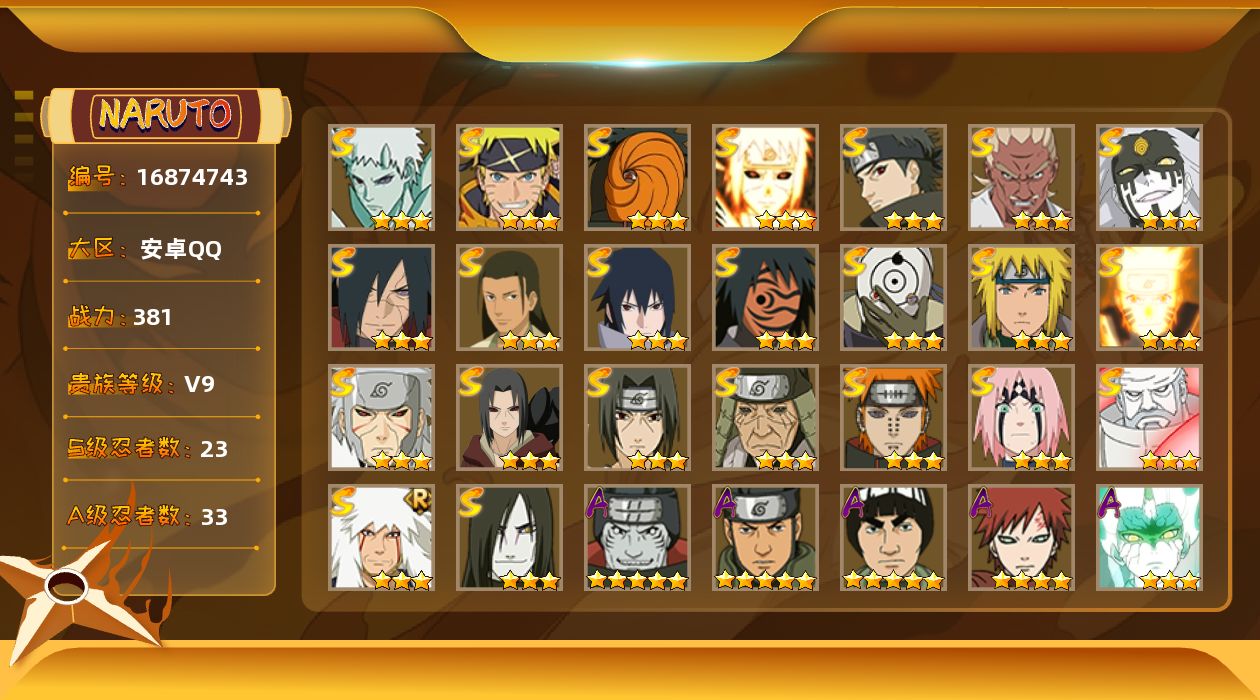This screenshot has height=700, width=1260.
Task: Select pink-haired Sakura's tile
Action: pos(1021,417)
